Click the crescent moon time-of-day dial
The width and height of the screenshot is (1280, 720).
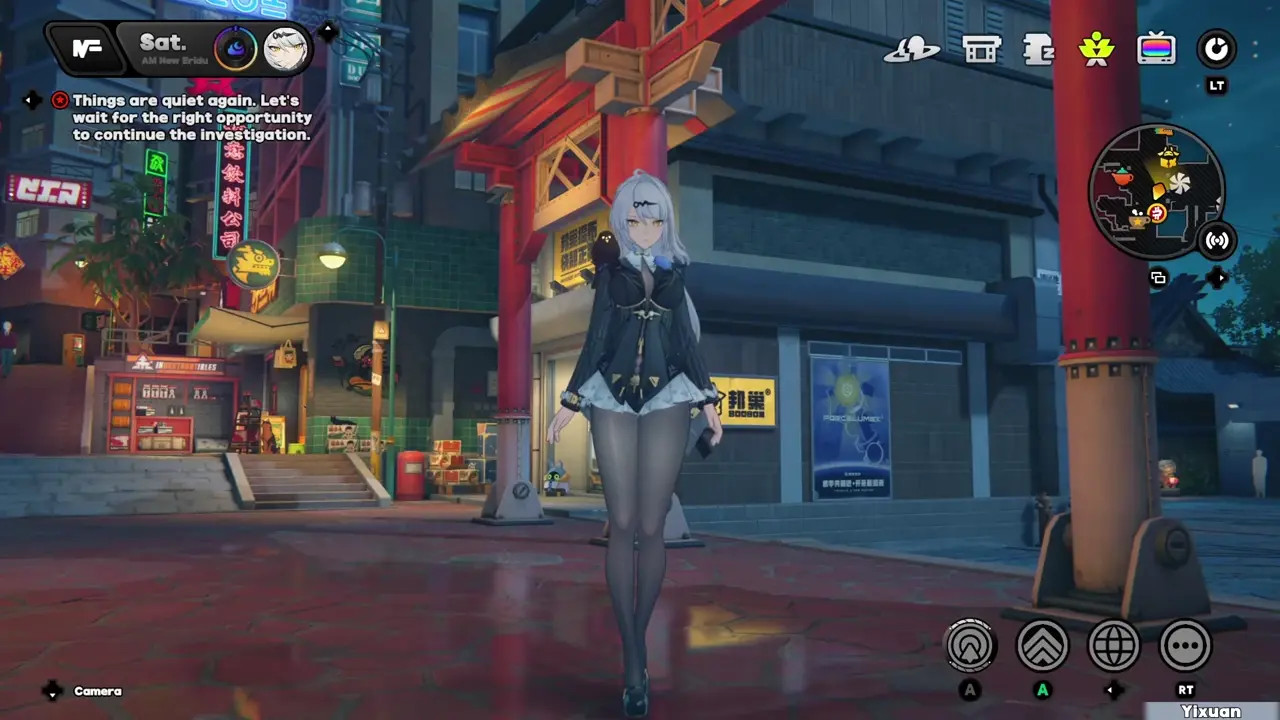(235, 48)
